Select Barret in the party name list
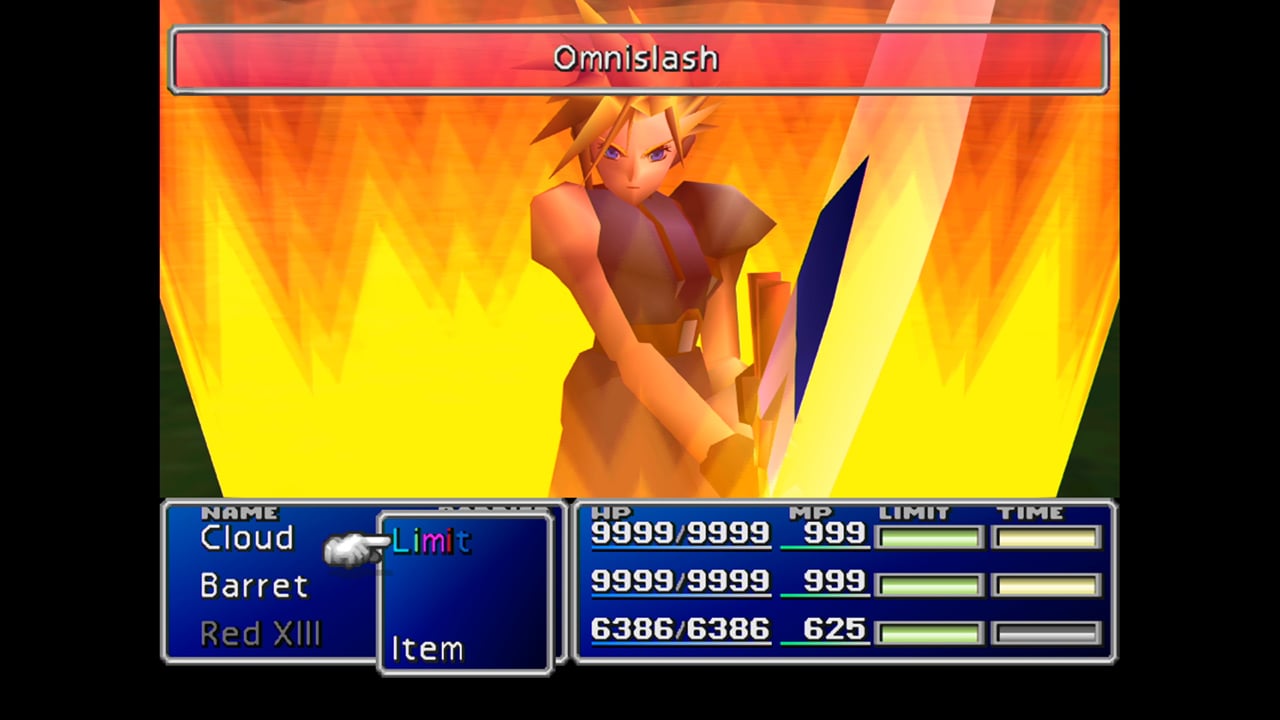This screenshot has width=1280, height=720. [x=254, y=586]
